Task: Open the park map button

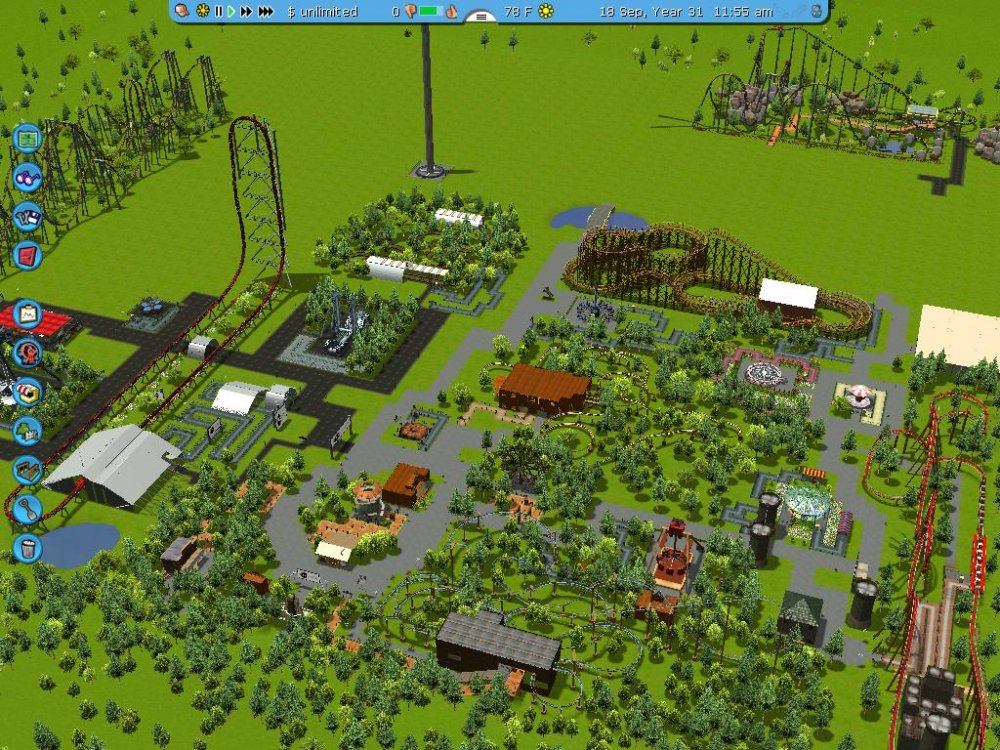Action: 27,138
